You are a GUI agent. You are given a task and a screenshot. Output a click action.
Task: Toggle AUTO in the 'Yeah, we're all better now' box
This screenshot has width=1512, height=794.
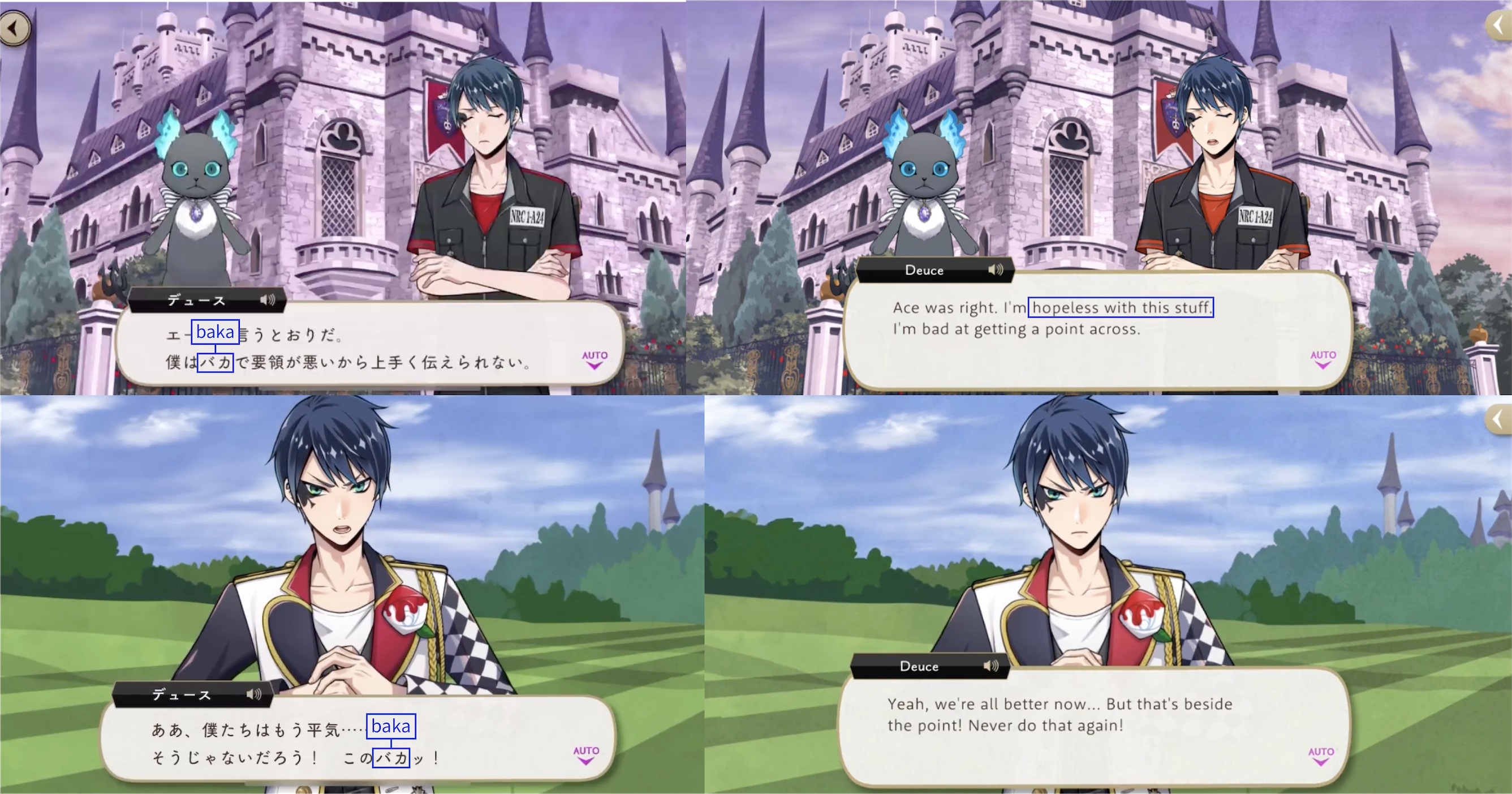1320,756
